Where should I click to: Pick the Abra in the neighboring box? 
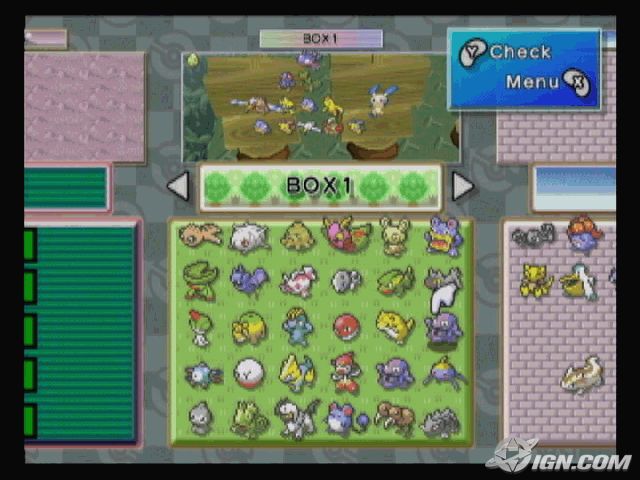[535, 280]
